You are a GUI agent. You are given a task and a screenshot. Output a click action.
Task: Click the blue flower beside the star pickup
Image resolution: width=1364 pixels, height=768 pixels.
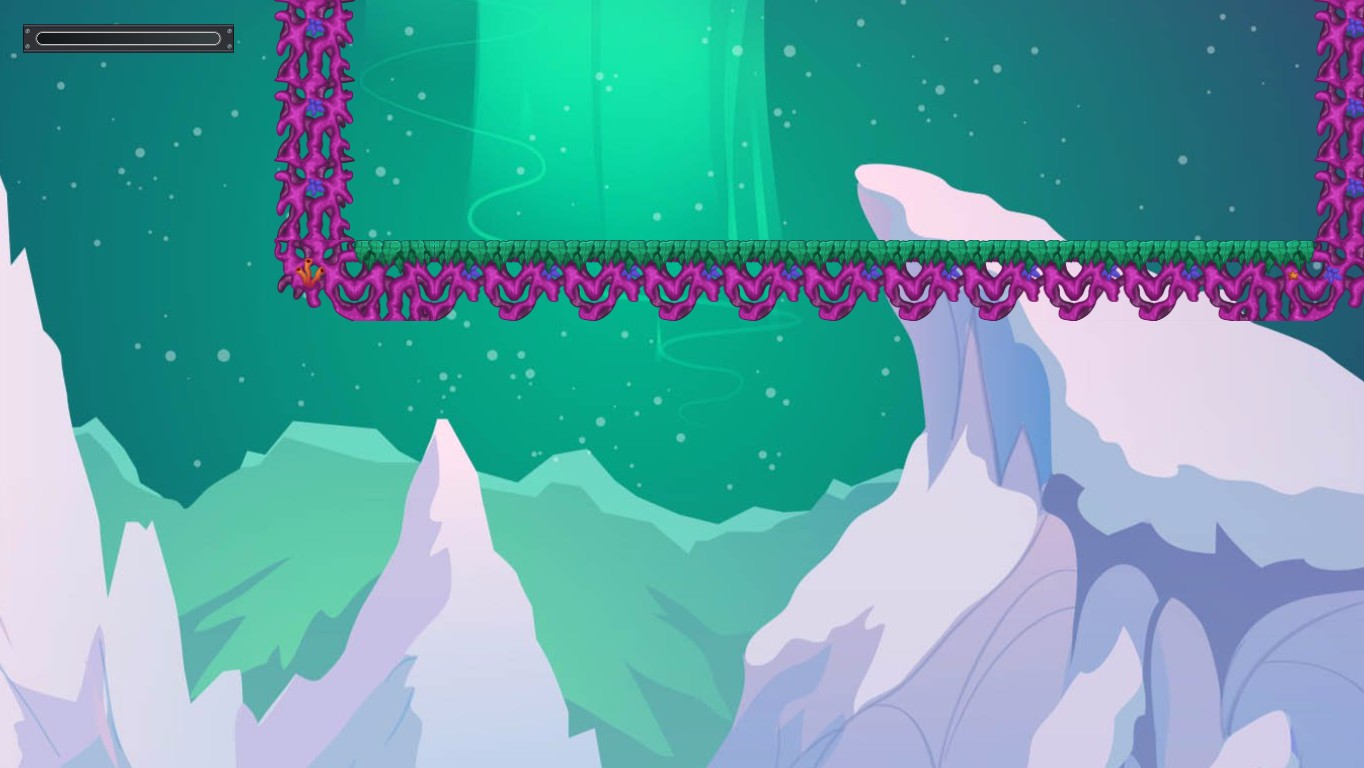(1332, 273)
